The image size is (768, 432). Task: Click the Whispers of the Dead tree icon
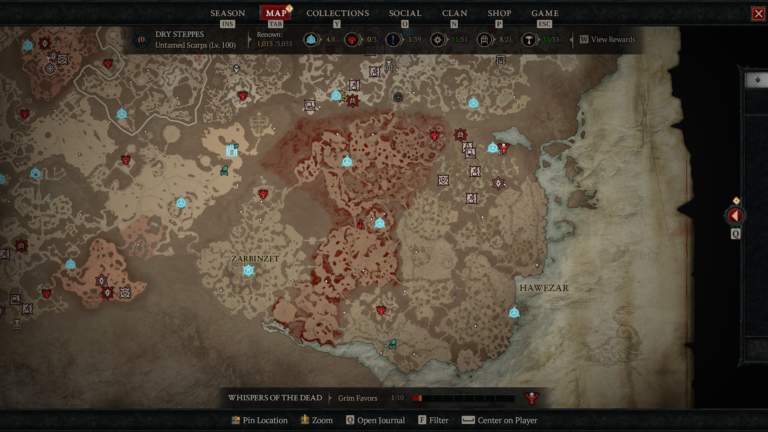point(532,398)
